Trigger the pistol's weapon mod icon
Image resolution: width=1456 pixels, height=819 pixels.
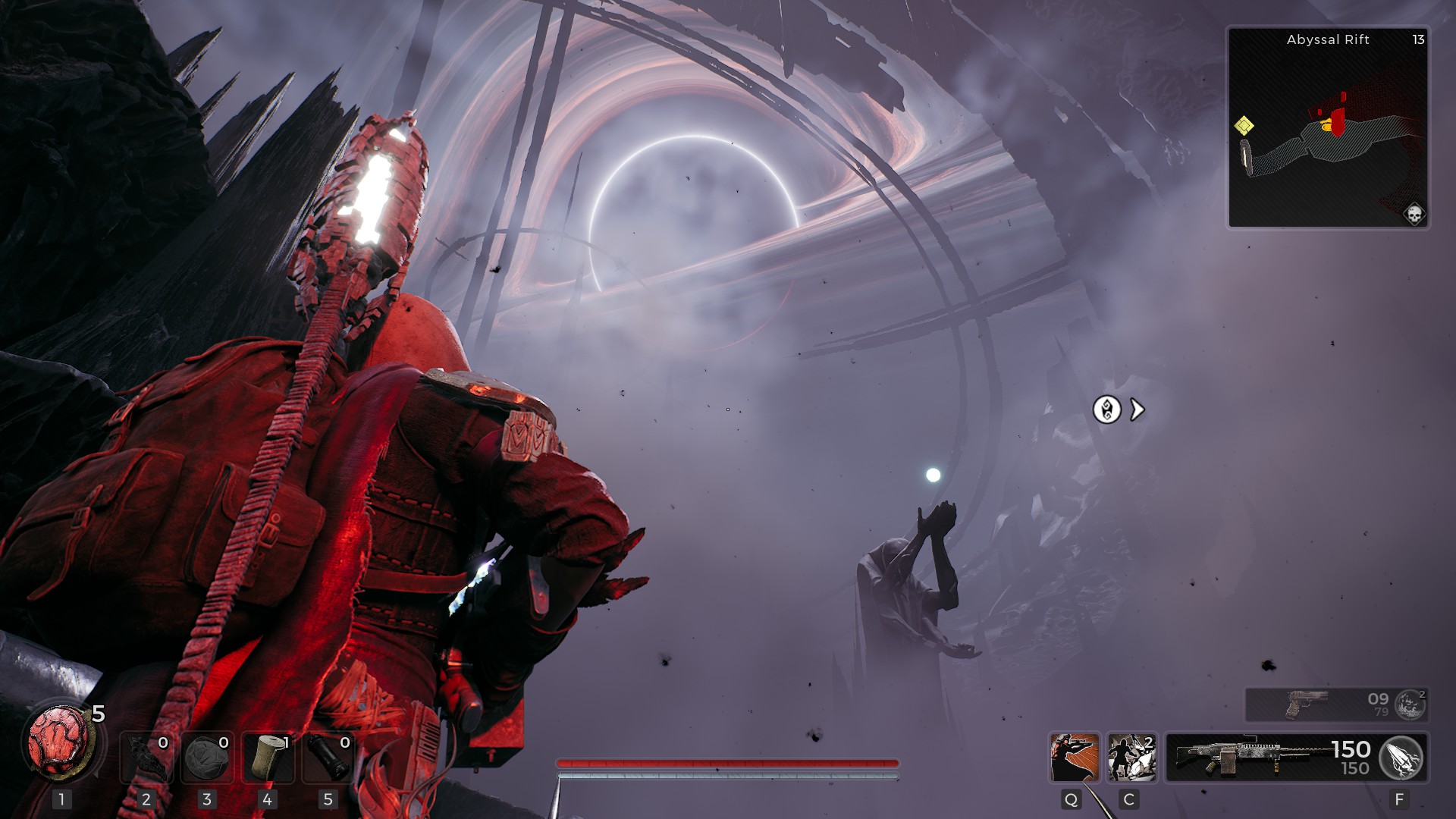click(x=1410, y=704)
